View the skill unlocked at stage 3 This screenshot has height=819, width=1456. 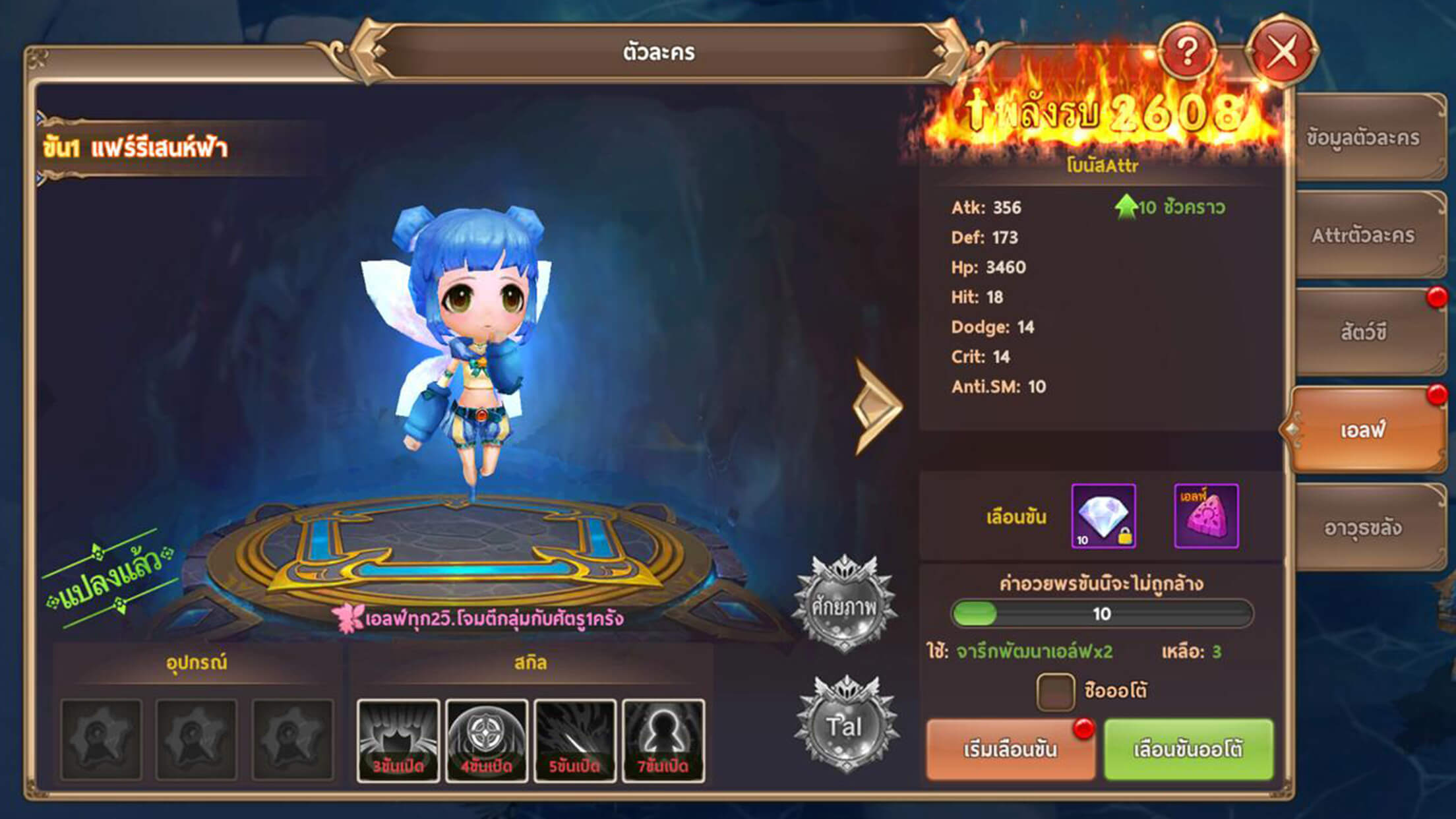[398, 741]
